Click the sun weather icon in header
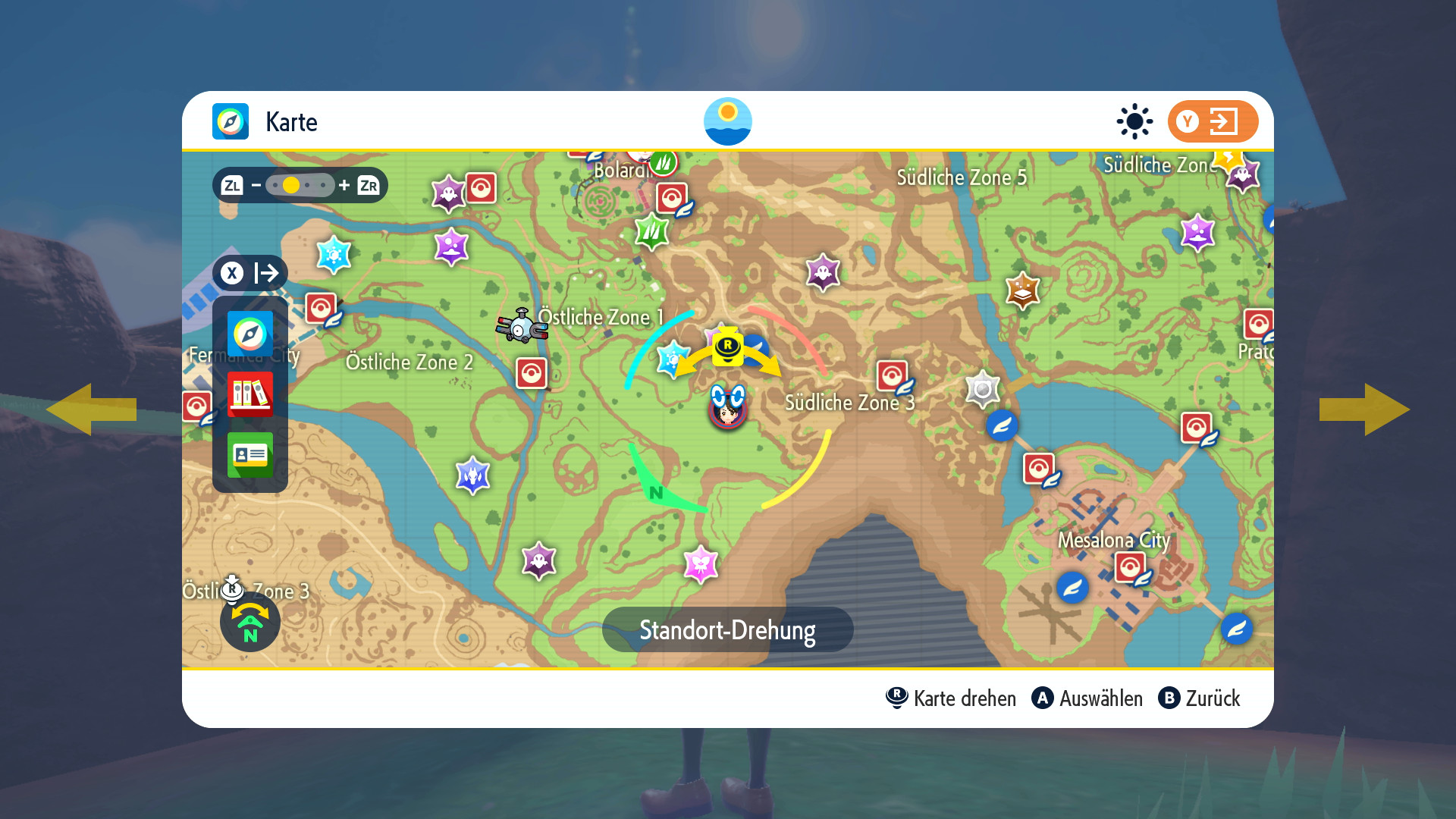The width and height of the screenshot is (1456, 819). pyautogui.click(x=1134, y=121)
